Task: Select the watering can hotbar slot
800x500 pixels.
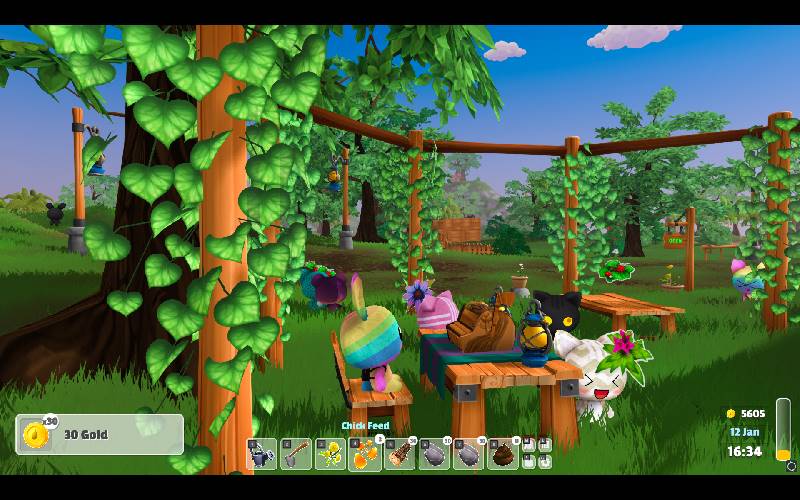Action: pos(263,454)
